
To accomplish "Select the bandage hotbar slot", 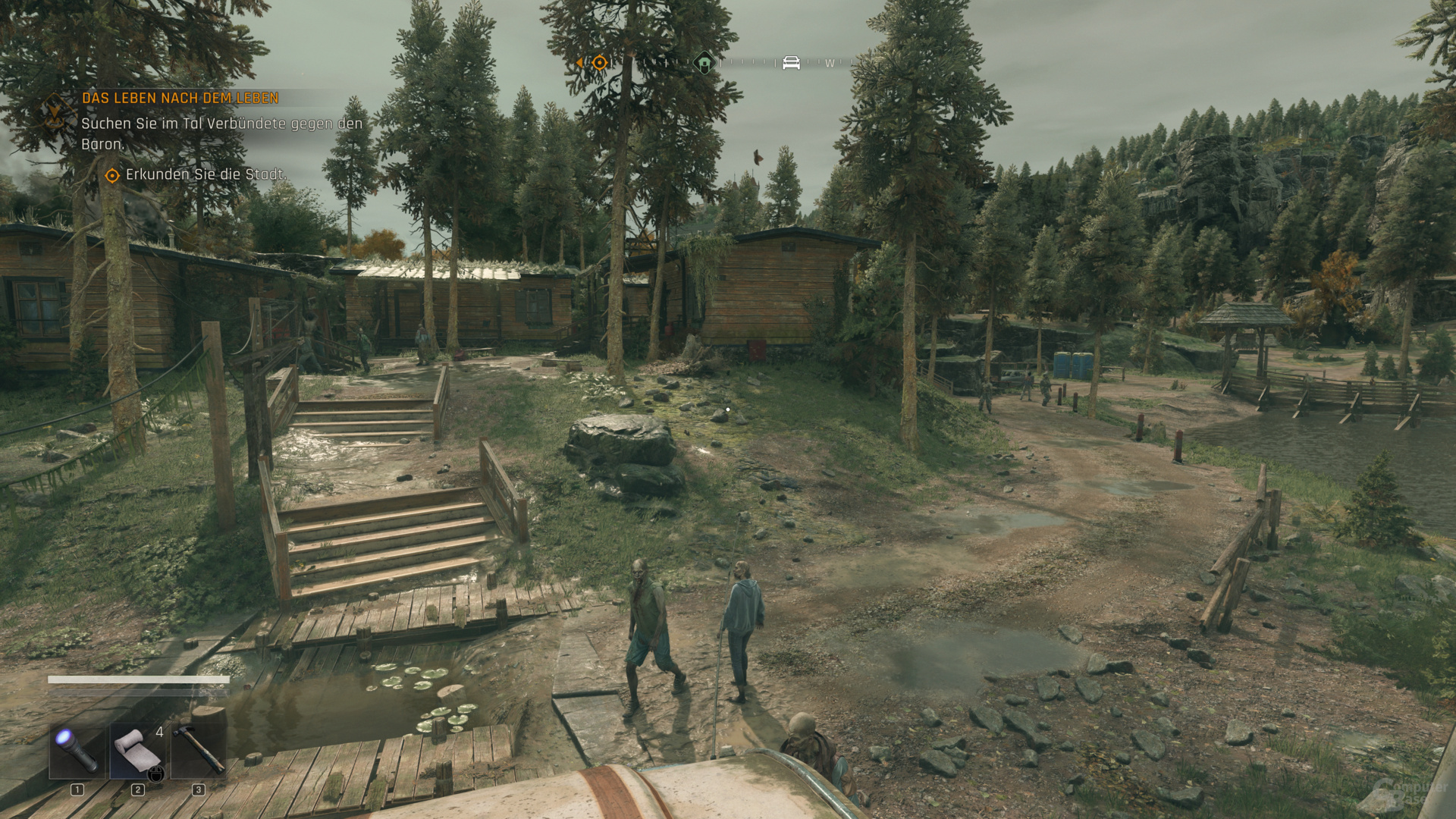I will tap(137, 751).
